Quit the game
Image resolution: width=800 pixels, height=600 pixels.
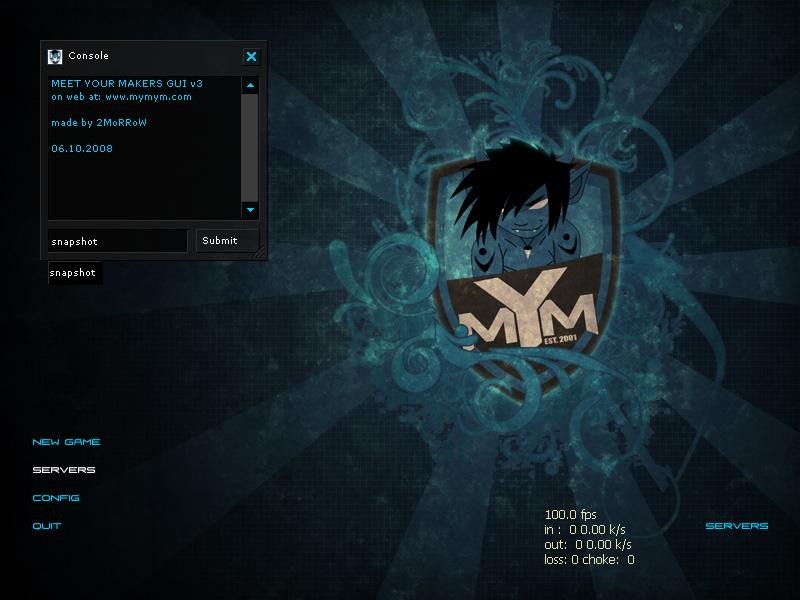point(47,526)
